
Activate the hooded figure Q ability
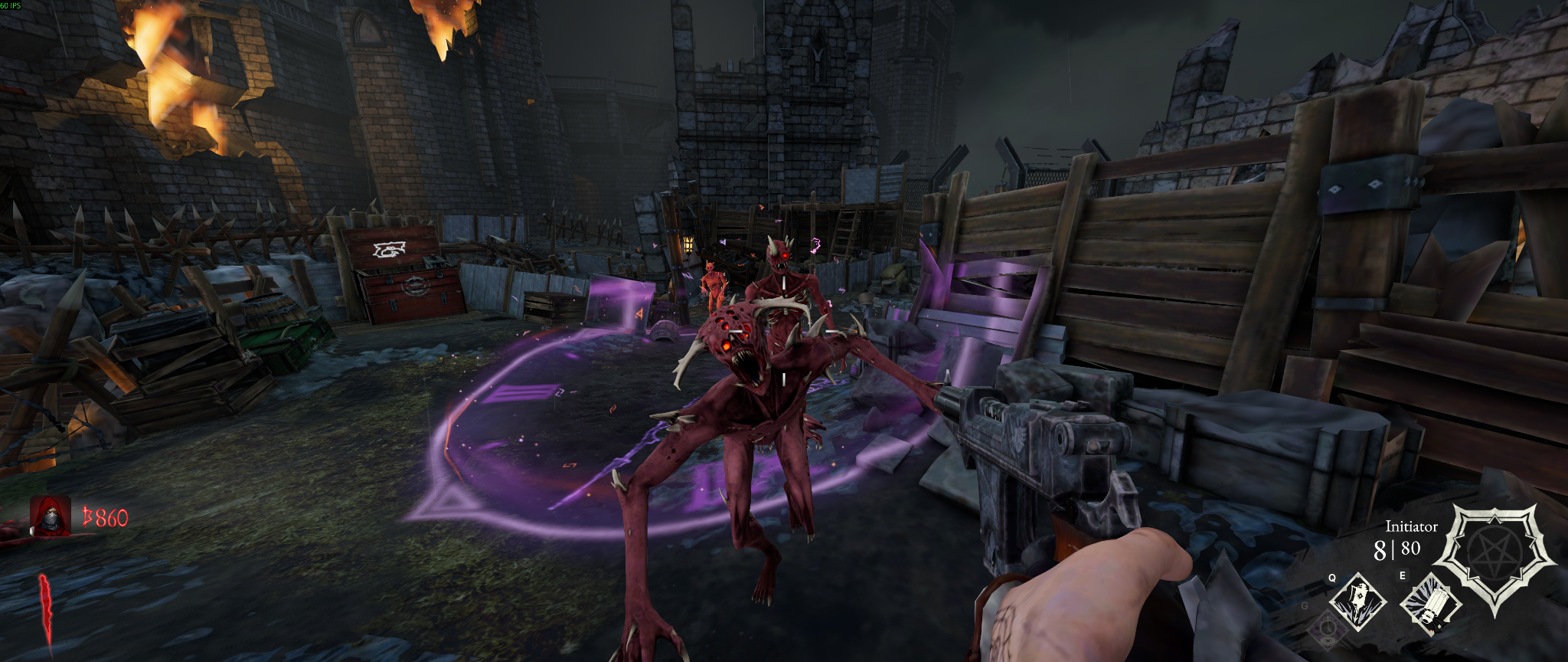tap(1357, 602)
